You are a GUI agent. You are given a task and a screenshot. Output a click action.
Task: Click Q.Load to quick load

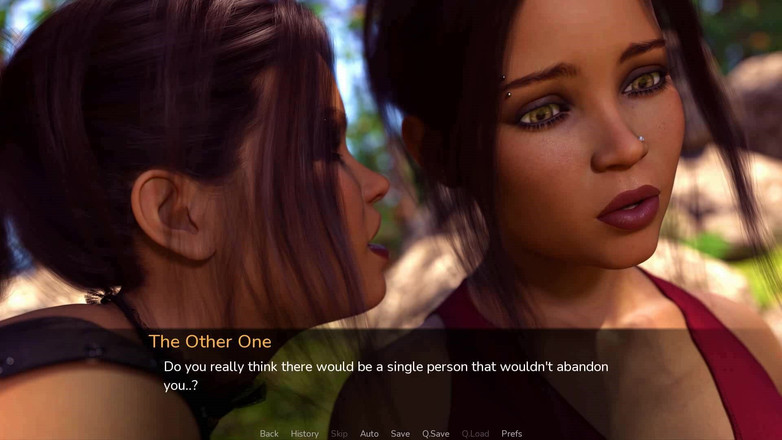(475, 434)
